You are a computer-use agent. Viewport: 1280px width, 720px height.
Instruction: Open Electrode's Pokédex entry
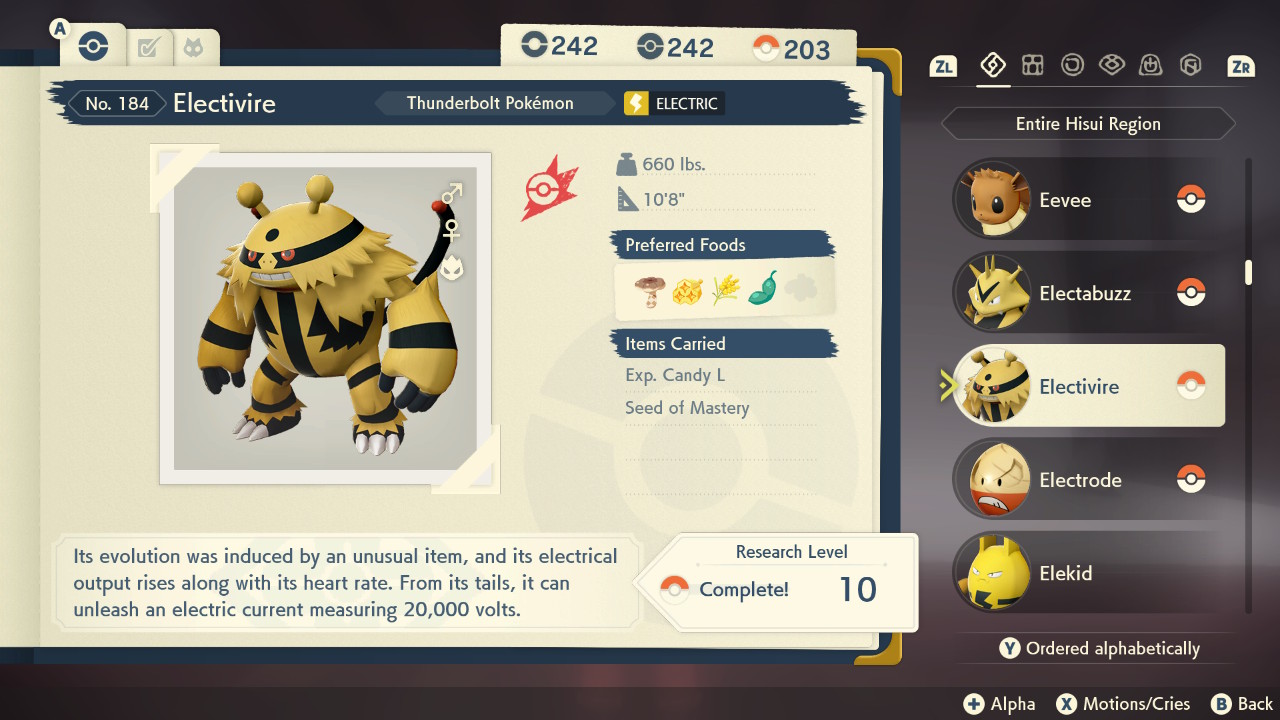tap(1088, 480)
